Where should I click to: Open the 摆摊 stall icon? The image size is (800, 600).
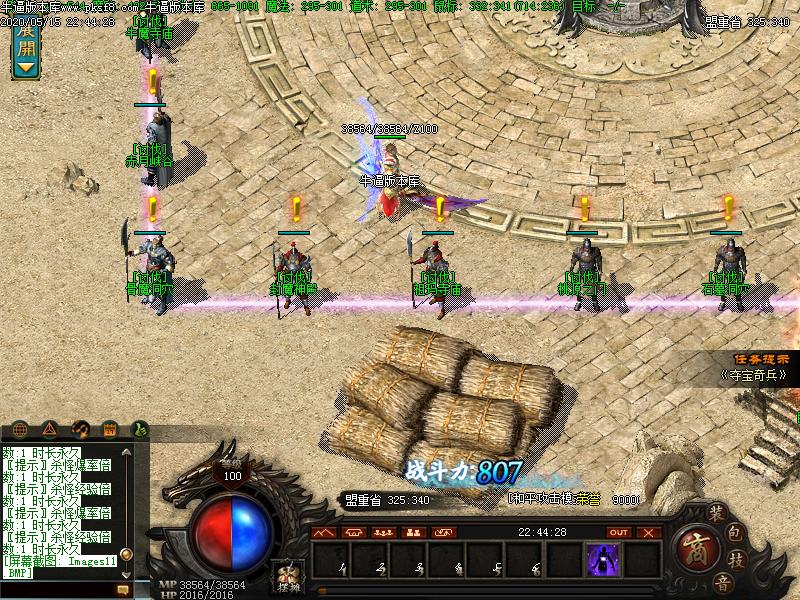(285, 577)
